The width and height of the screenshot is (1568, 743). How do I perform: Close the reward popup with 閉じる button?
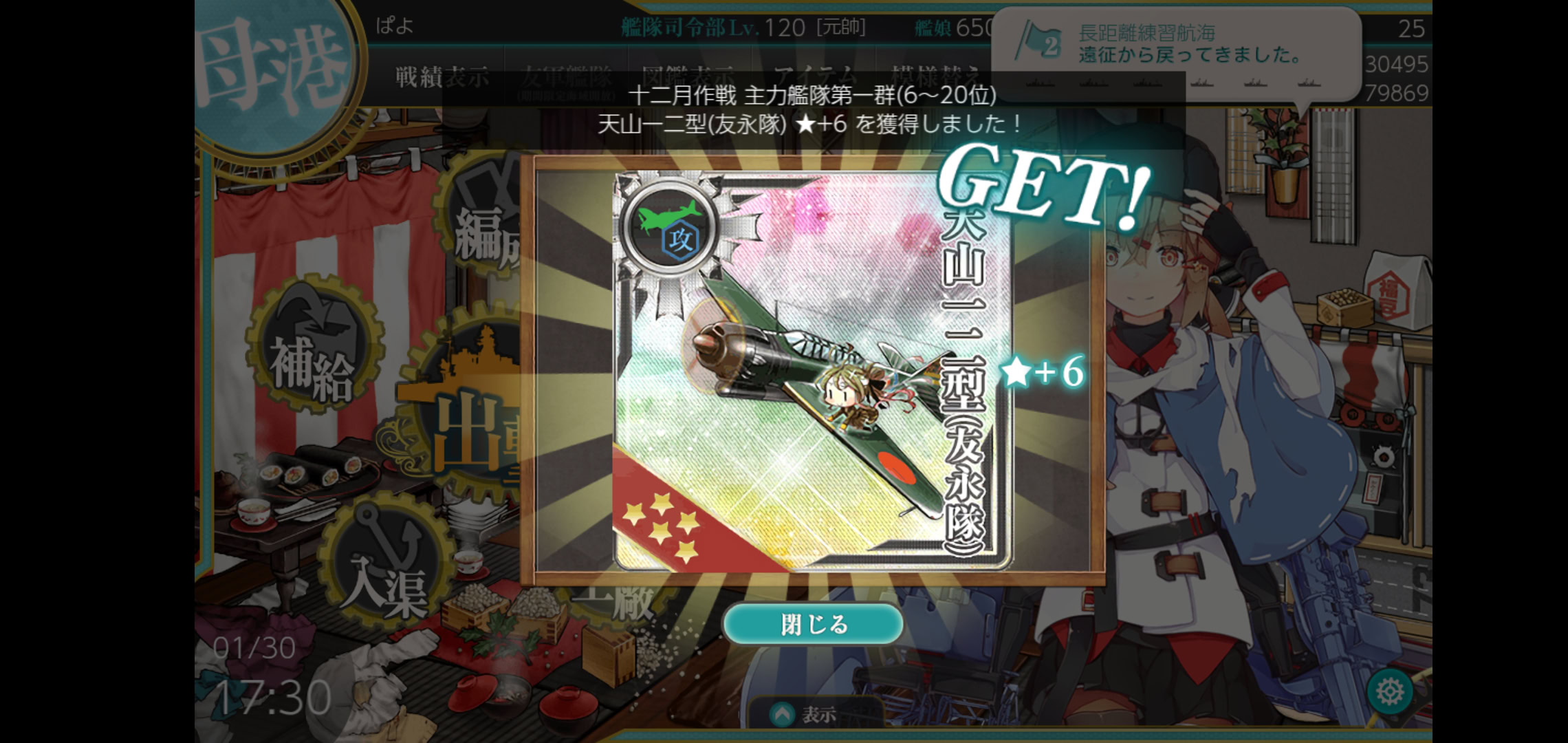[813, 624]
